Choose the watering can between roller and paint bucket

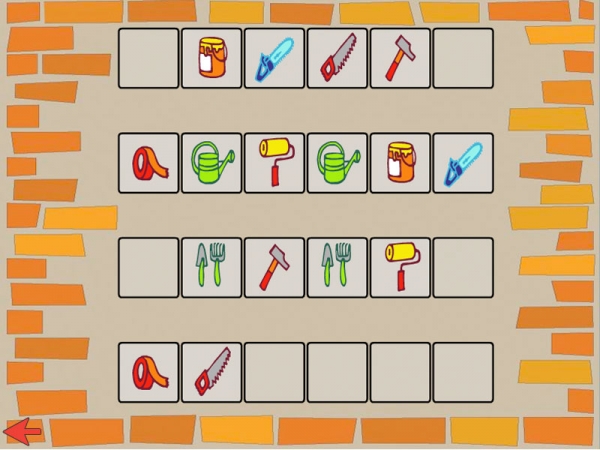(337, 162)
